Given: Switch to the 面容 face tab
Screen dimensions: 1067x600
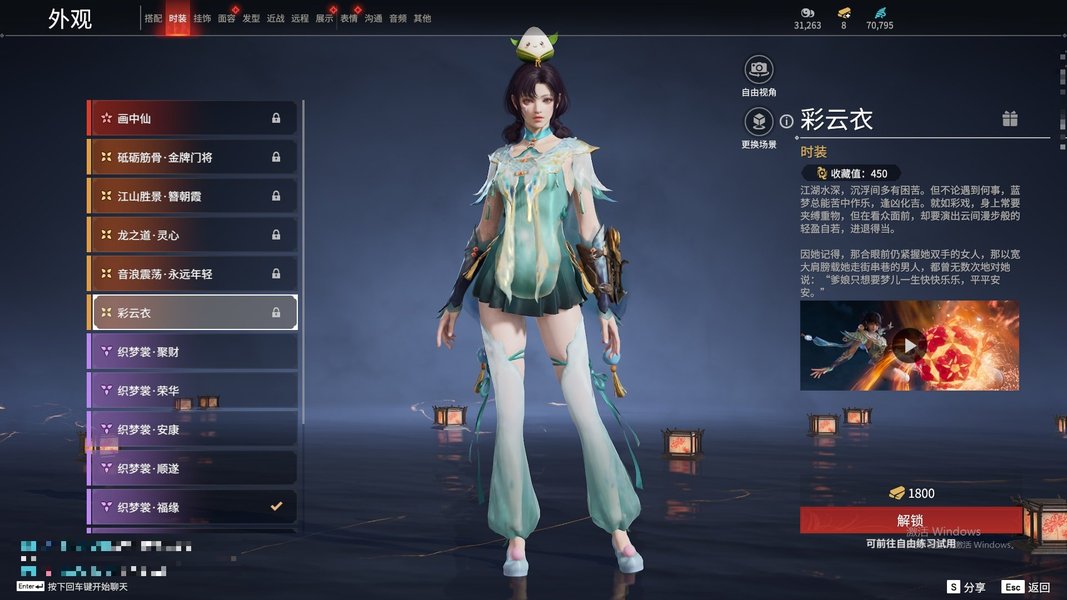Looking at the screenshot, I should coord(227,19).
